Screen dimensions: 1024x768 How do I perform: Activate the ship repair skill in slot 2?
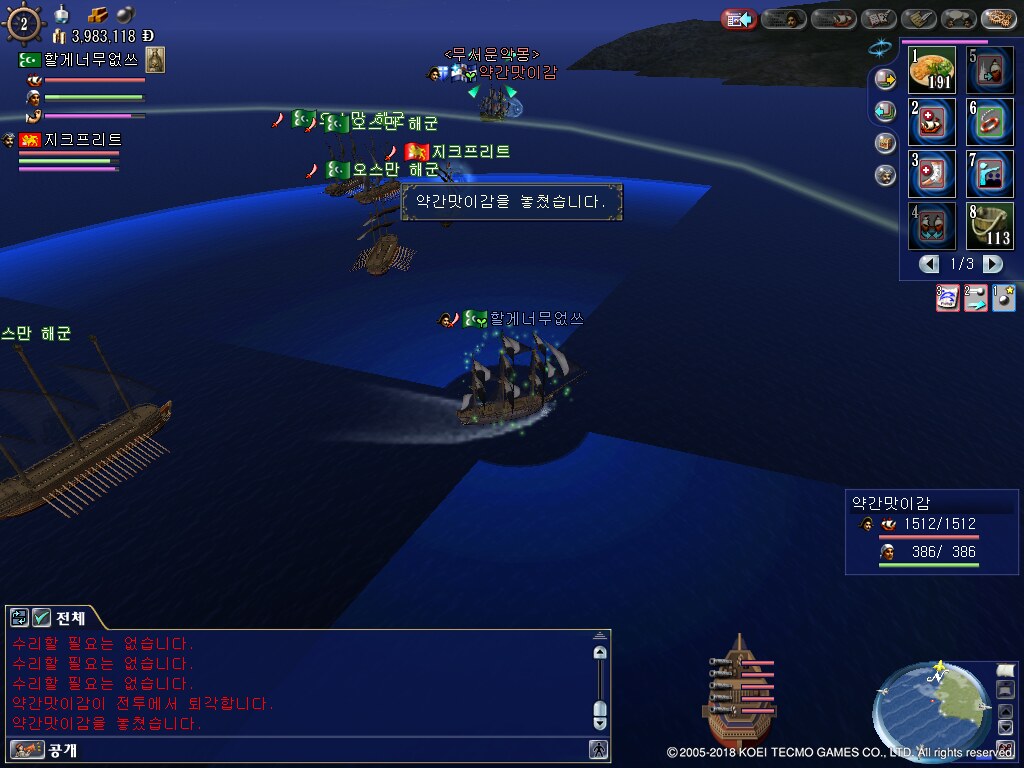click(932, 122)
